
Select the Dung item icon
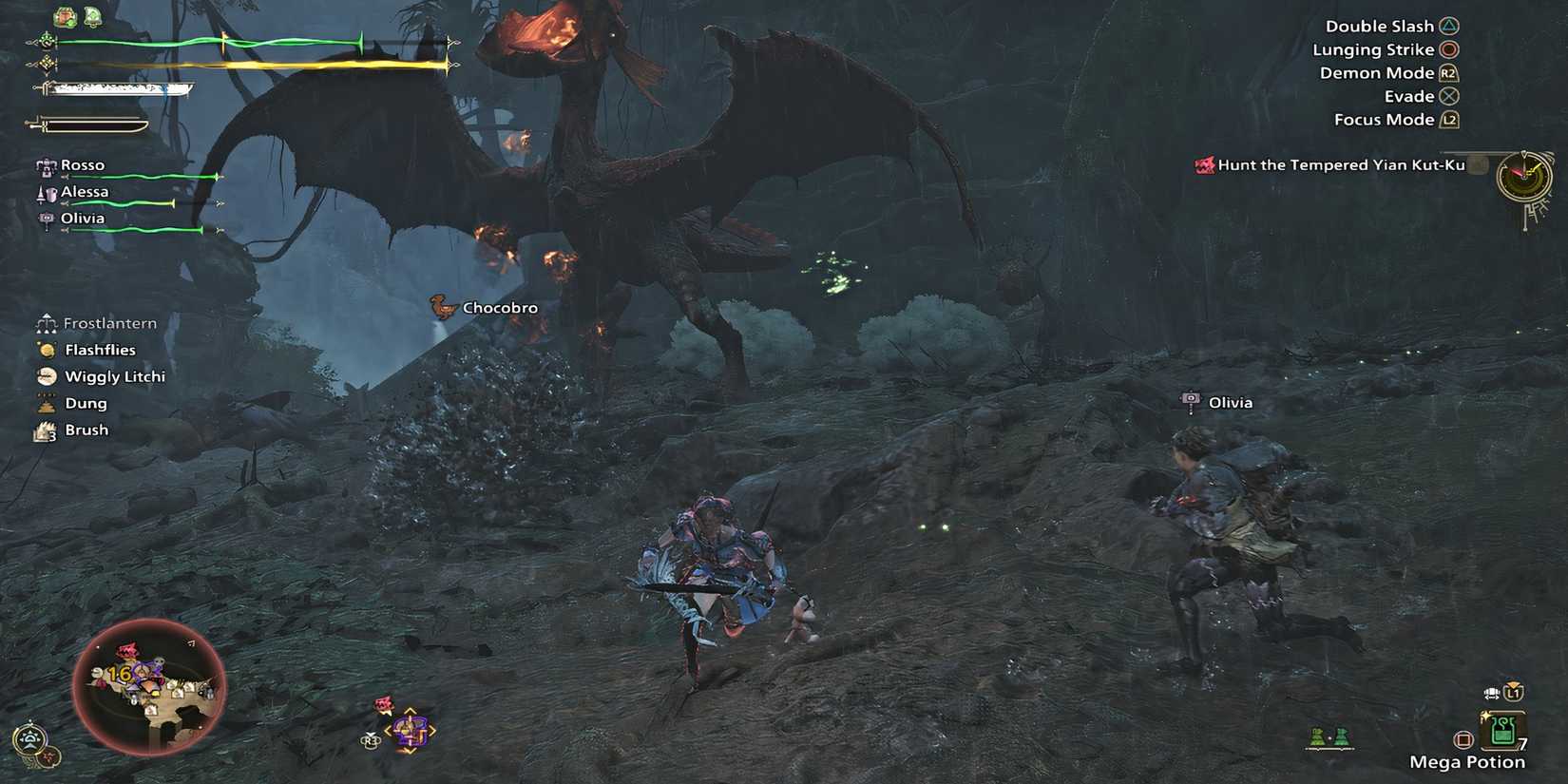(x=47, y=403)
